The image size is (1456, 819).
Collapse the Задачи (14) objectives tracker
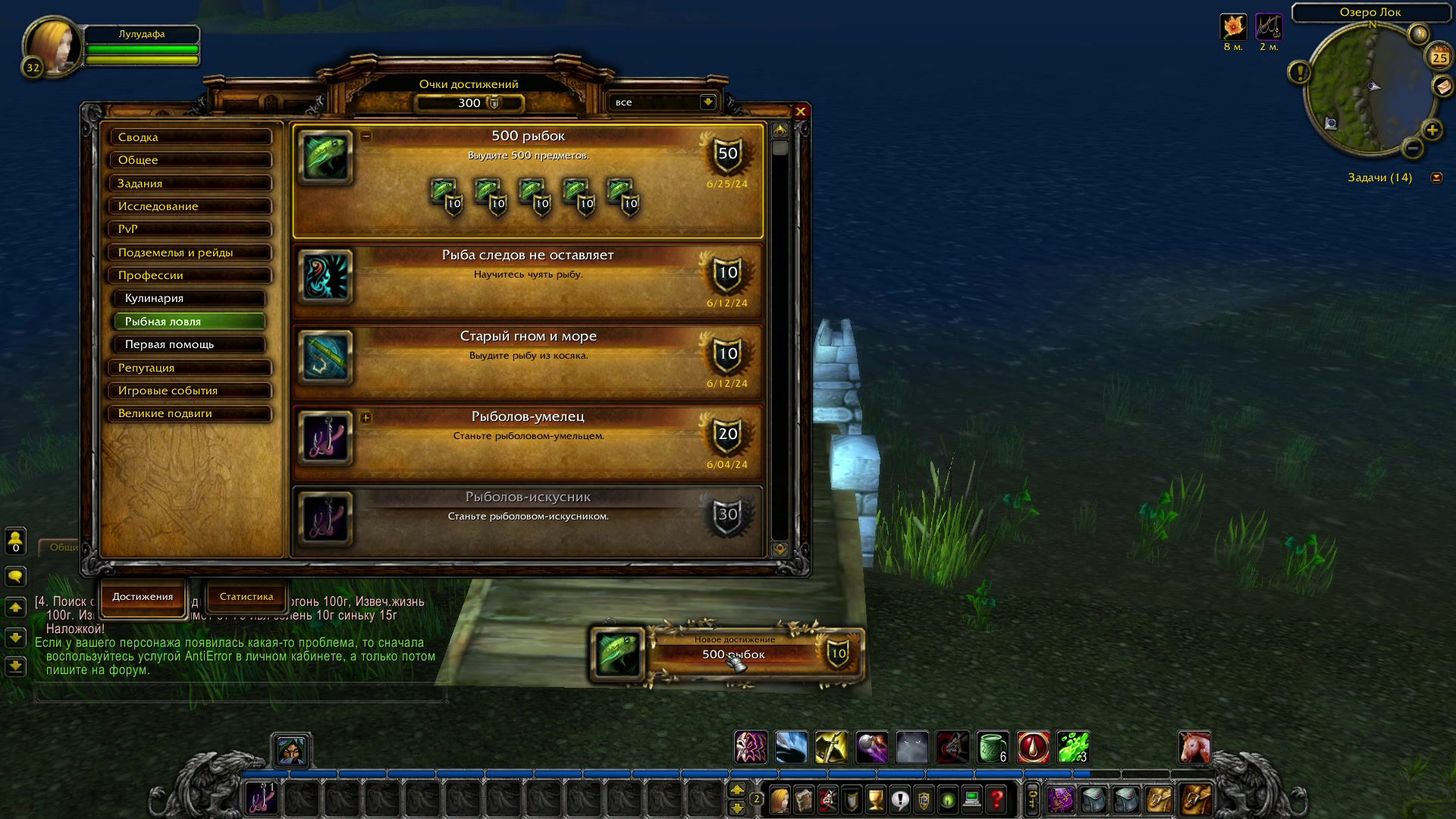tap(1437, 177)
